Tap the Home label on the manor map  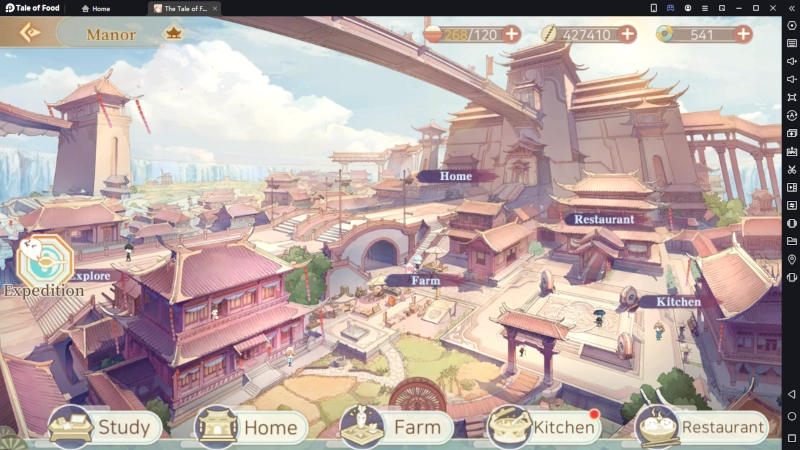[456, 176]
